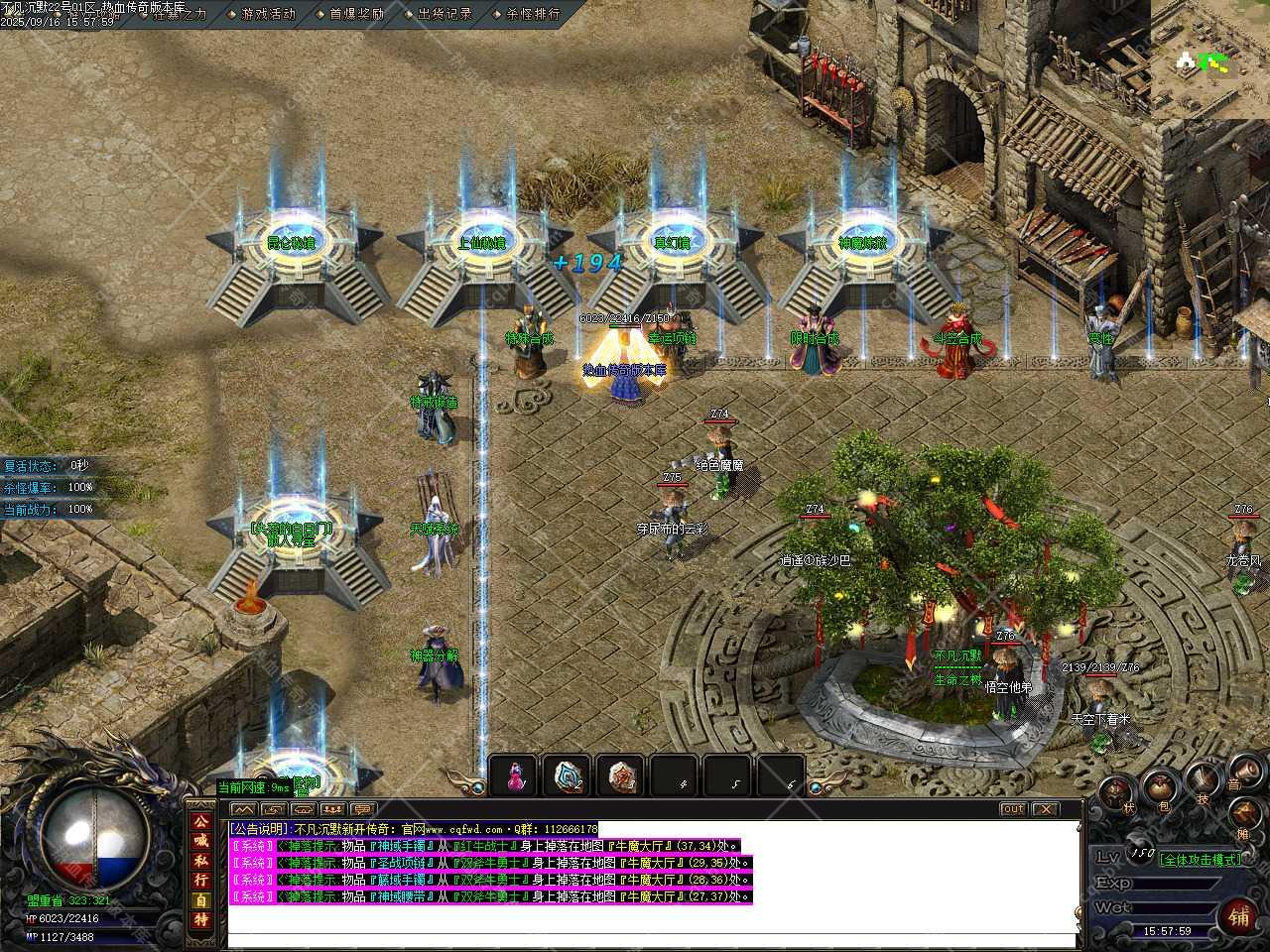Use the pink potion in hotbar slot 1

[x=514, y=776]
